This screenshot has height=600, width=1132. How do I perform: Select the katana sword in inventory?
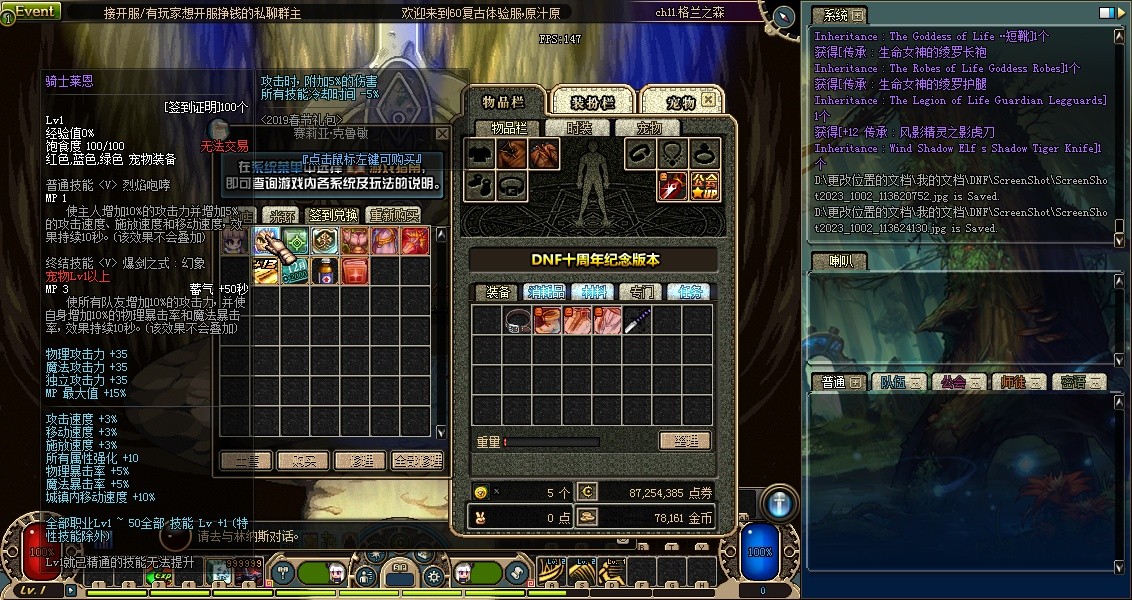click(637, 320)
